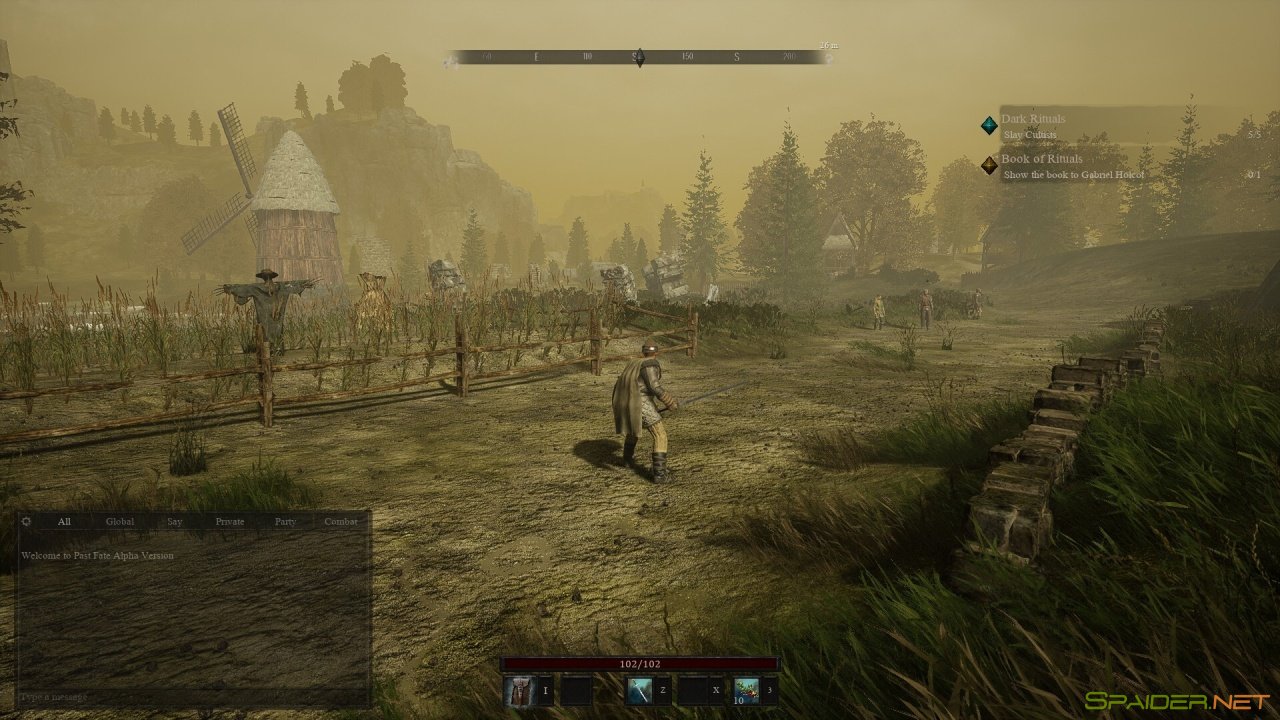Focus the Type a message field
The width and height of the screenshot is (1280, 720).
point(190,696)
